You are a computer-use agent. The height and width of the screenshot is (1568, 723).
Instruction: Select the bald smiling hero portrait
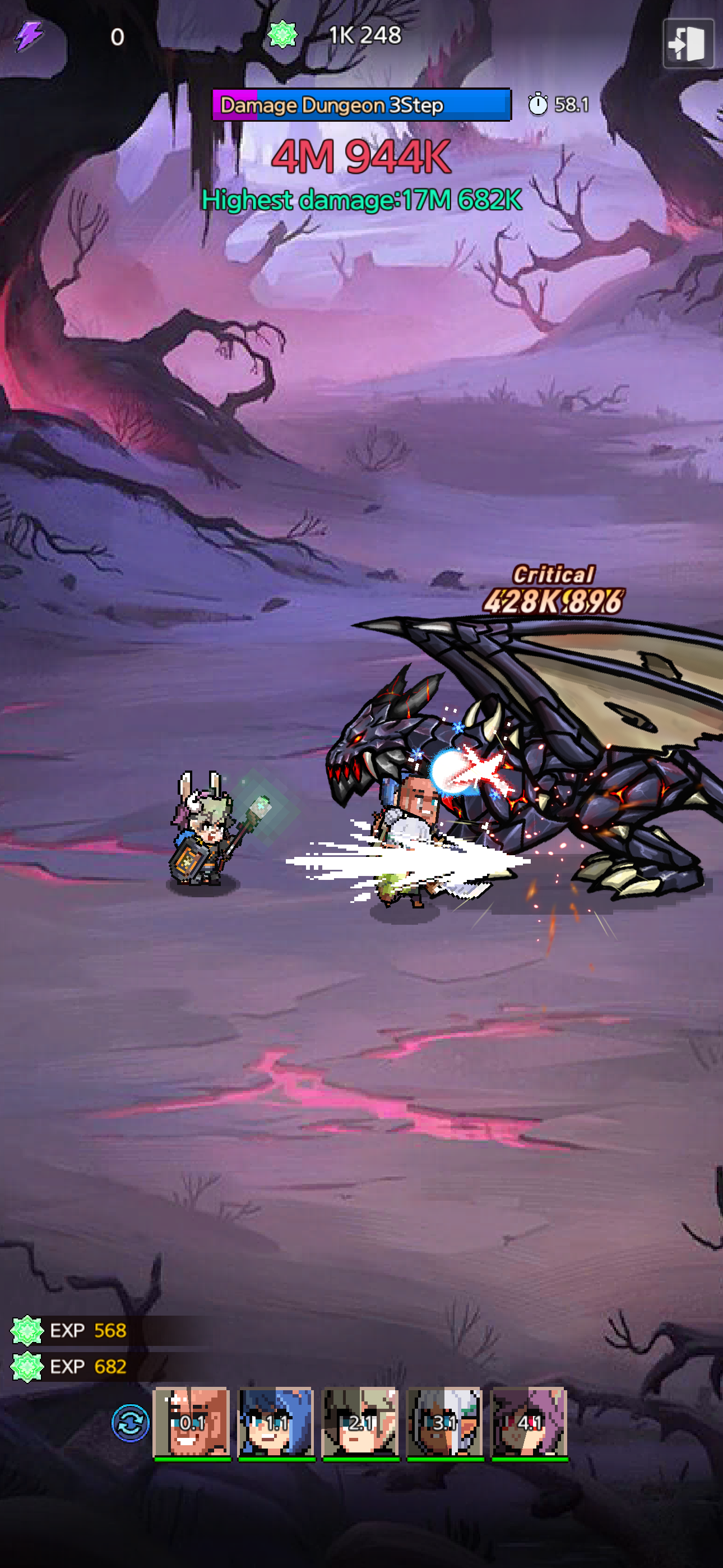[x=192, y=1422]
